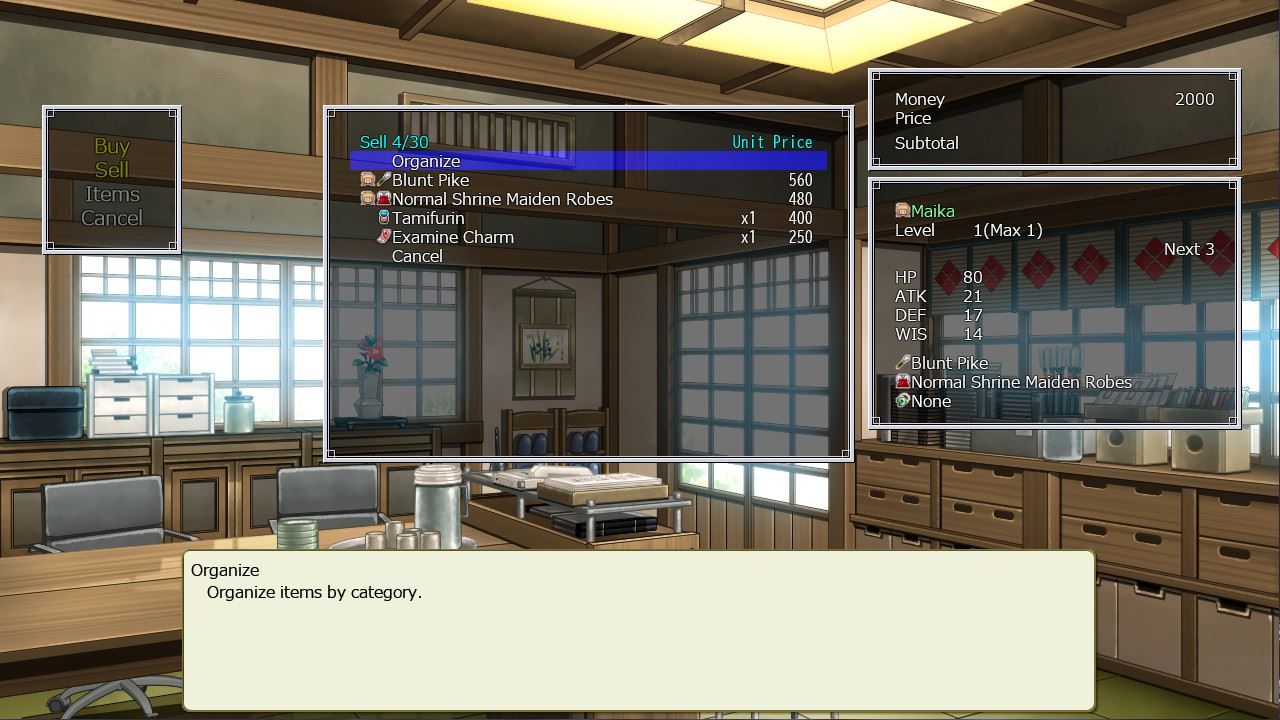Select the Buy option in shop menu
Image resolution: width=1280 pixels, height=720 pixels.
[112, 146]
